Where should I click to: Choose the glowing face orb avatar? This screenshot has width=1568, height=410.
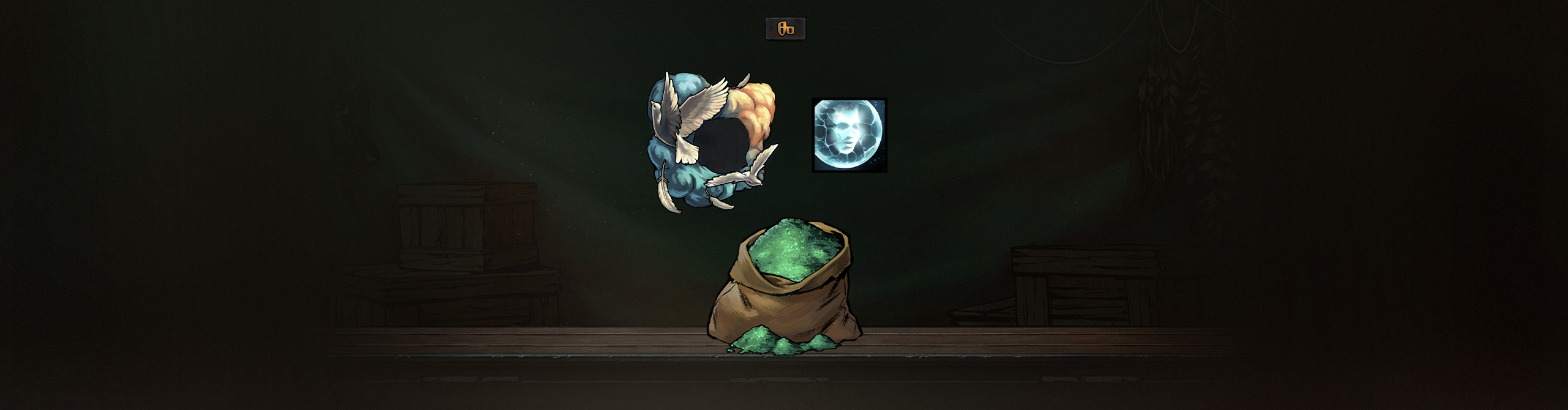click(x=849, y=135)
